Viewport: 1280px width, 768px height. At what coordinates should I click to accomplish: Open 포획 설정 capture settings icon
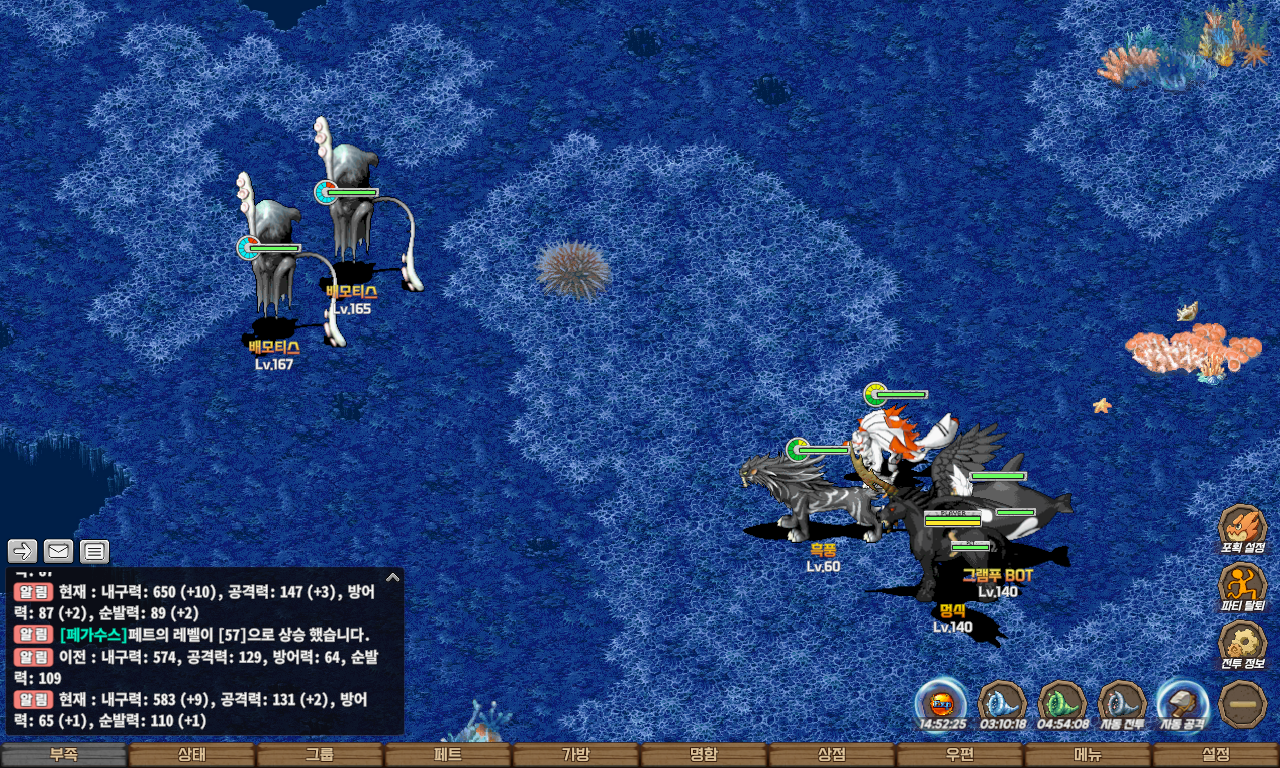(x=1243, y=526)
